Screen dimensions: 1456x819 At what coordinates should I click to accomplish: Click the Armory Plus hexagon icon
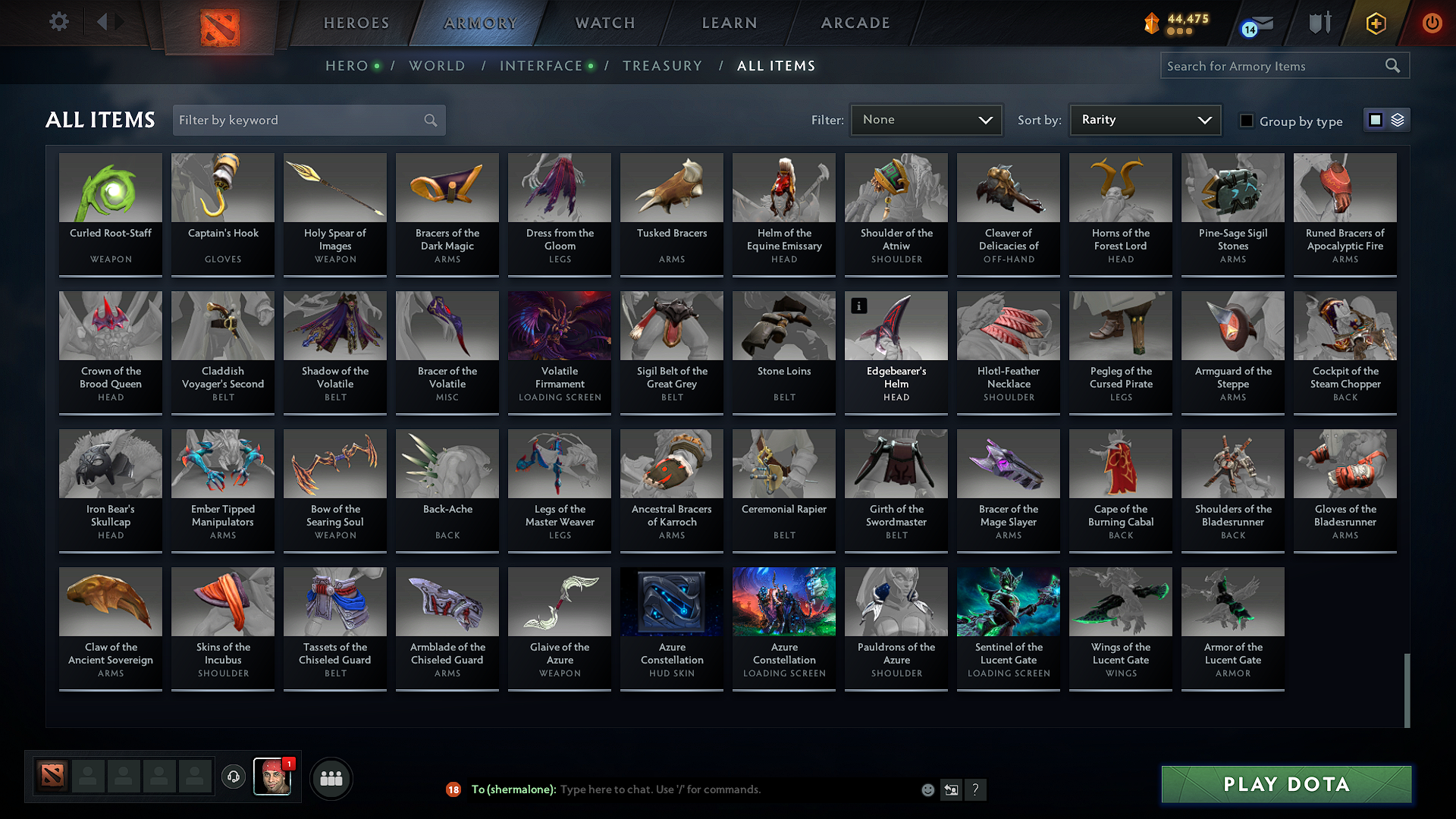(1374, 23)
